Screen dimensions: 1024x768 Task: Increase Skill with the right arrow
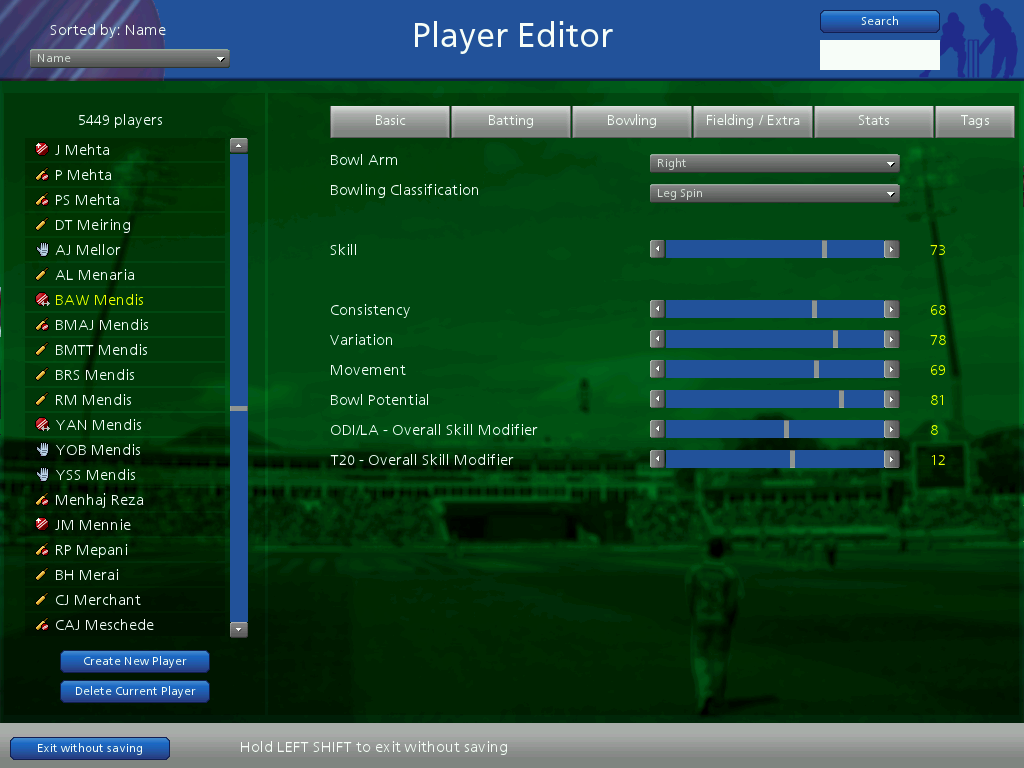point(891,250)
